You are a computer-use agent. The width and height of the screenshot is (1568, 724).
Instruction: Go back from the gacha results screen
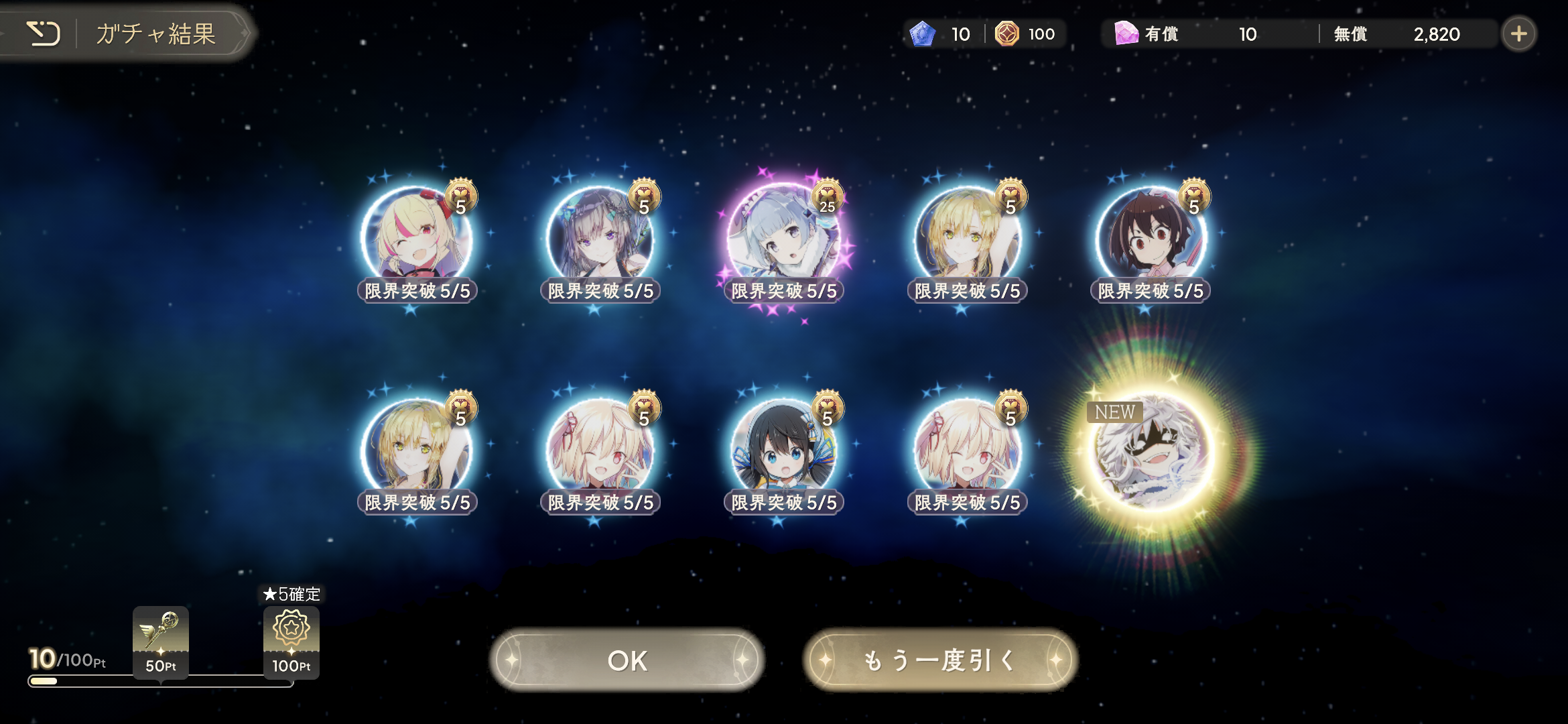[44, 34]
